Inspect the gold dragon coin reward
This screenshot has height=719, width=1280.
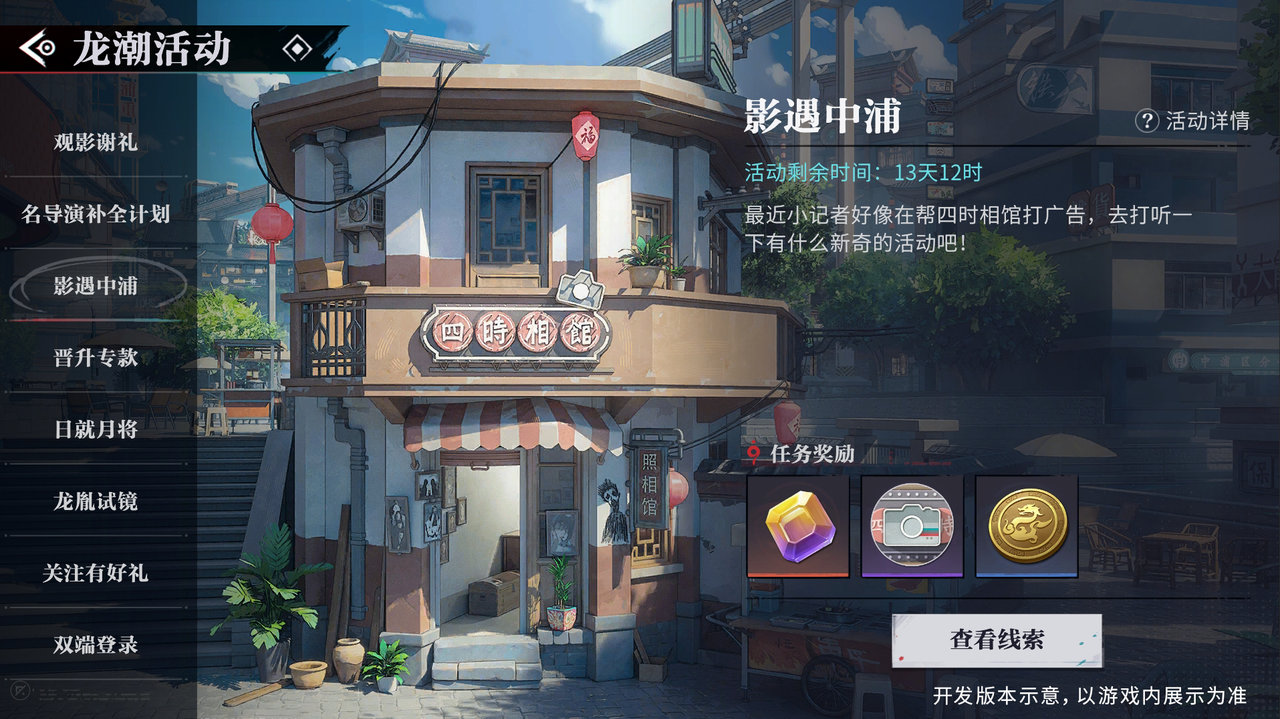(1027, 526)
